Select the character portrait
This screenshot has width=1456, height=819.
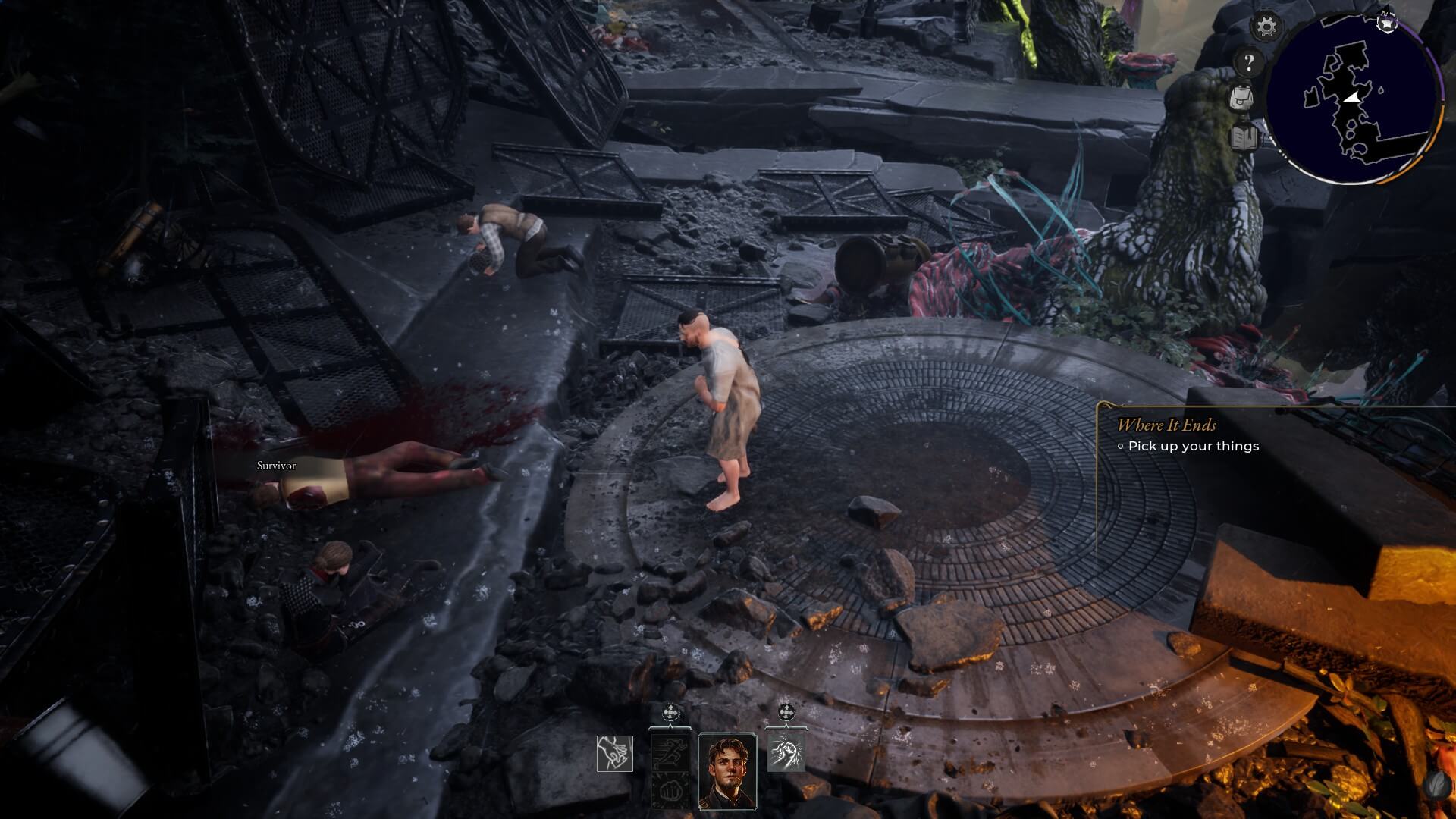pyautogui.click(x=727, y=770)
